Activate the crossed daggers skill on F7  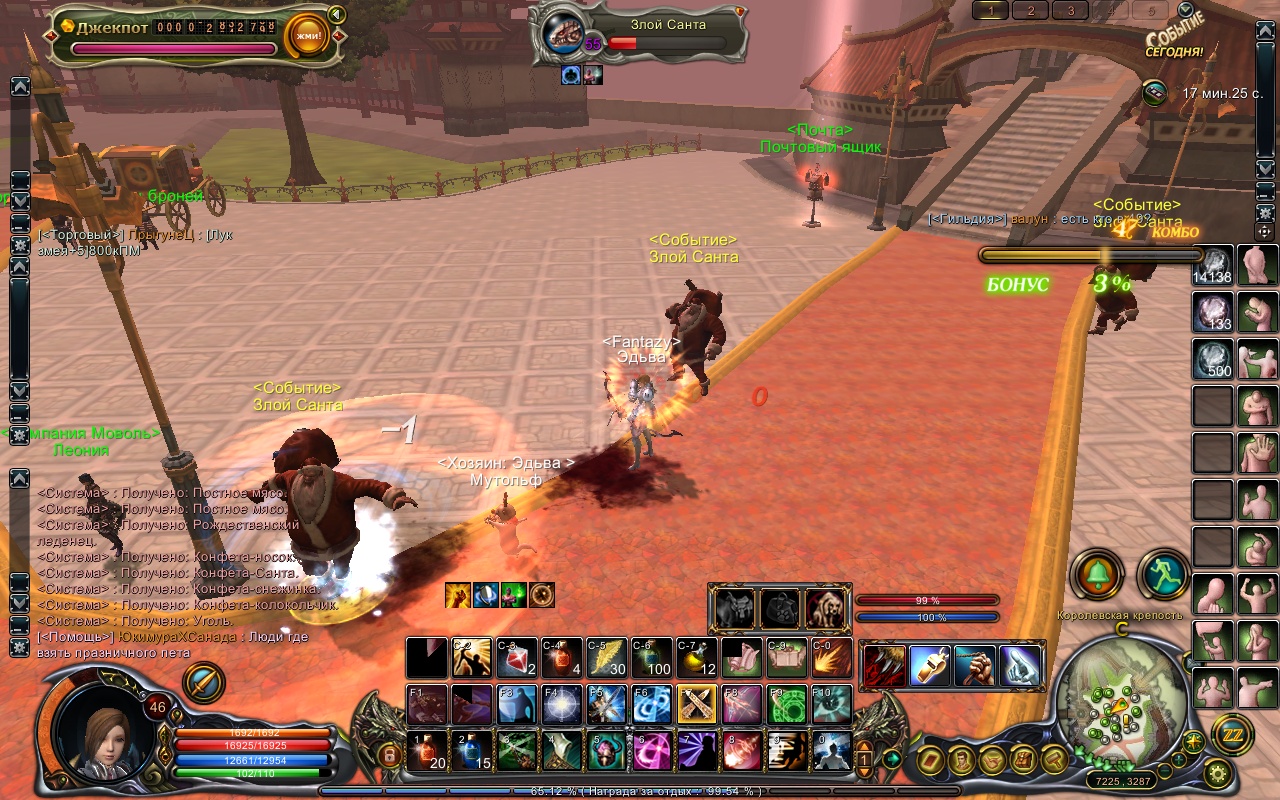click(x=695, y=704)
